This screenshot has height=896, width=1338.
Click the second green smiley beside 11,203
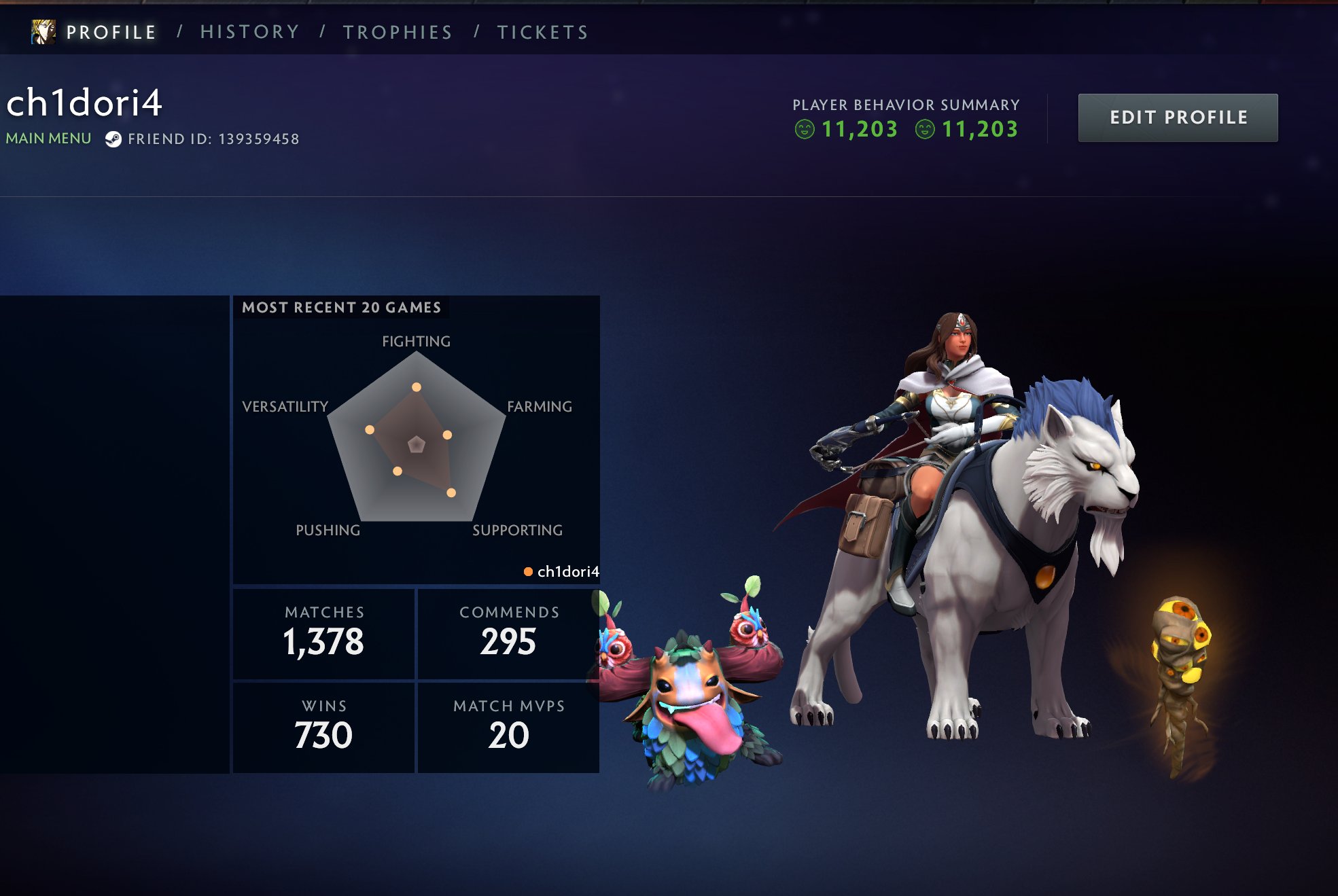924,129
